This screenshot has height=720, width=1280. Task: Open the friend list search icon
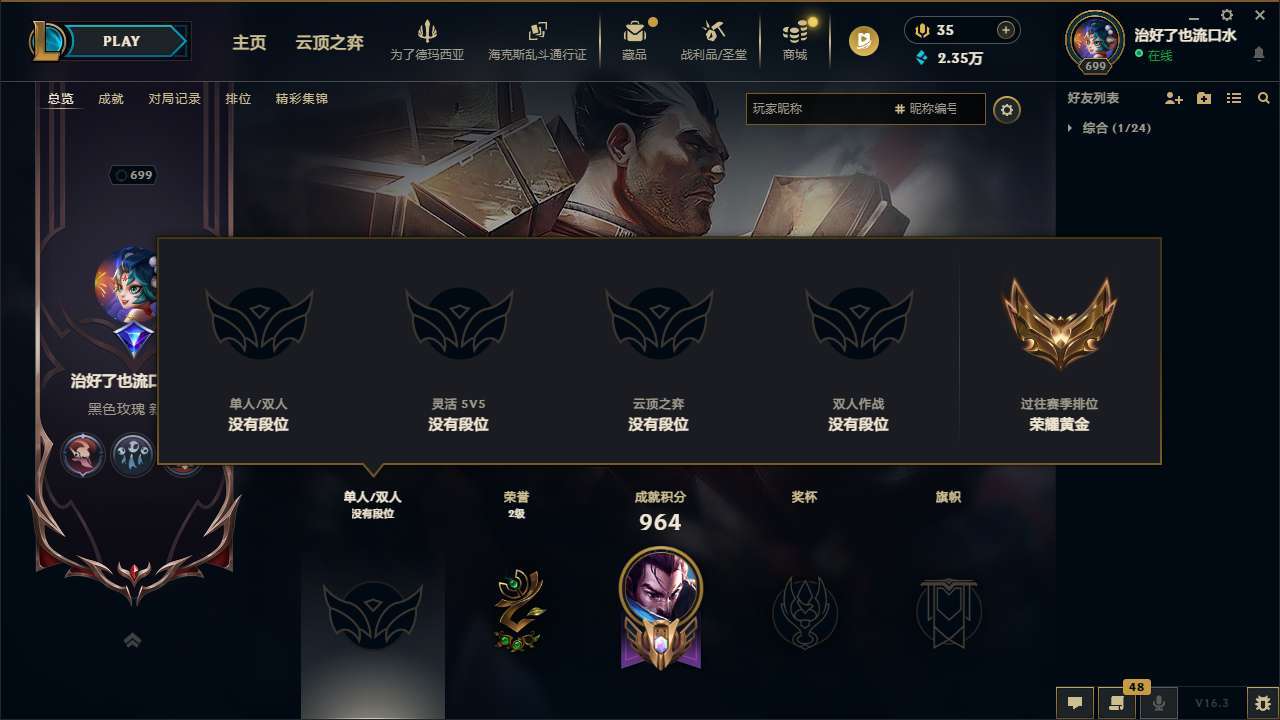pos(1263,98)
